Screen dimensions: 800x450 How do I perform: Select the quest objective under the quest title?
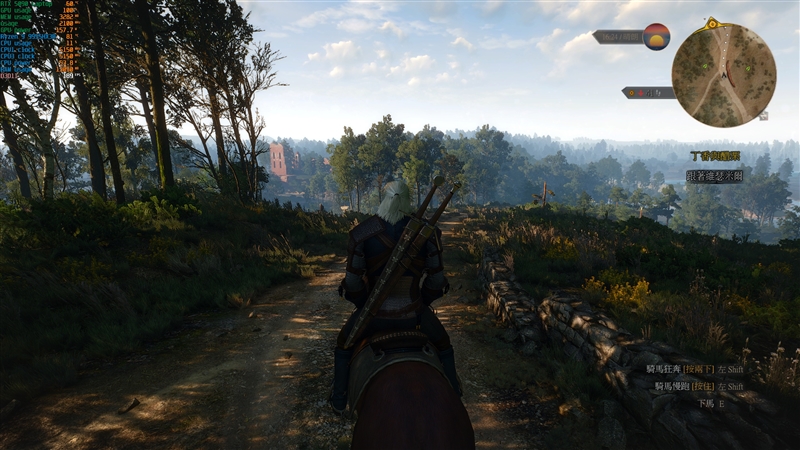coord(715,176)
